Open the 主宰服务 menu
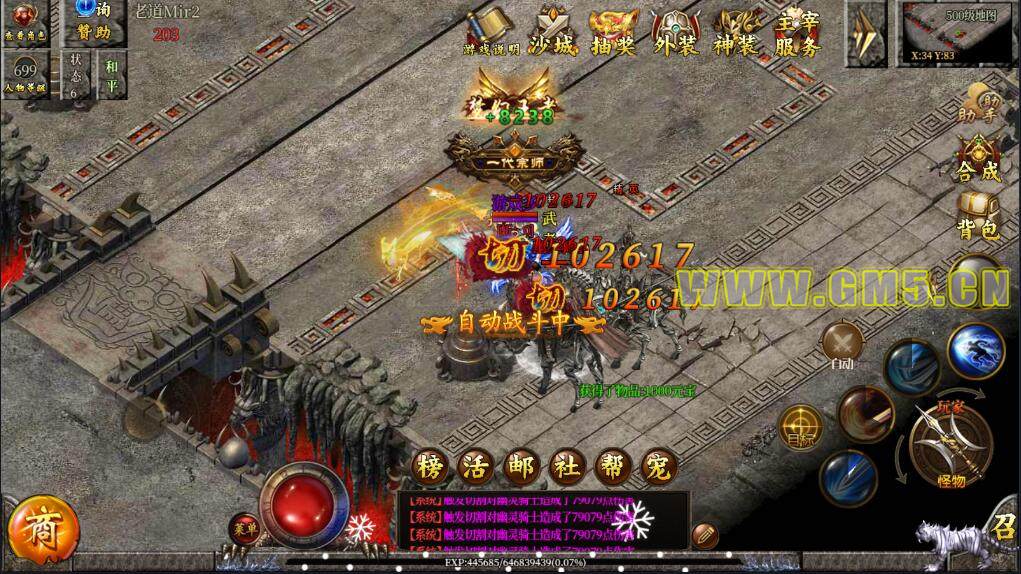Screen dimensions: 1021x574 point(797,33)
